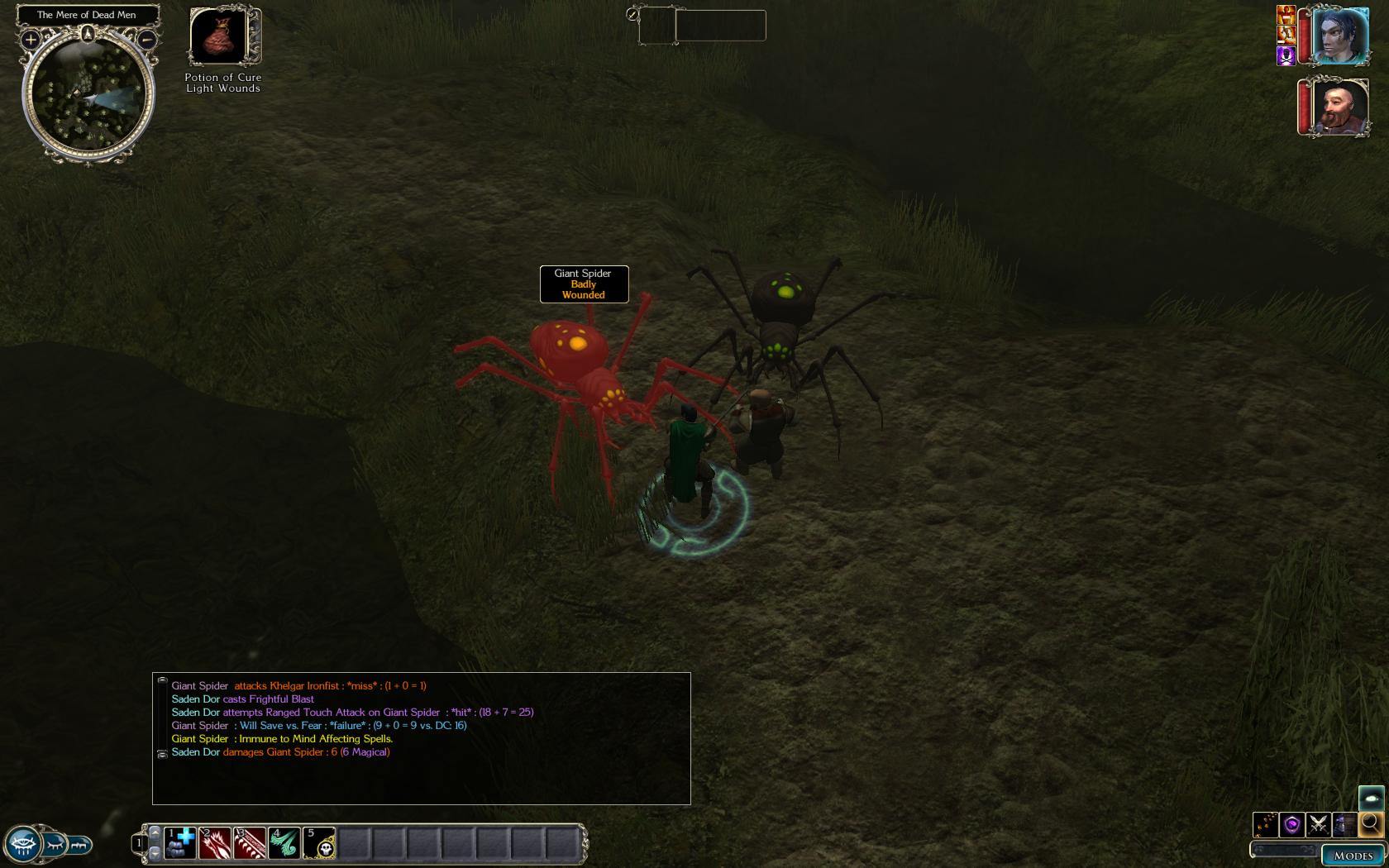The height and width of the screenshot is (868, 1389).
Task: Activate hotbar slot 5 skull ability
Action: click(319, 843)
